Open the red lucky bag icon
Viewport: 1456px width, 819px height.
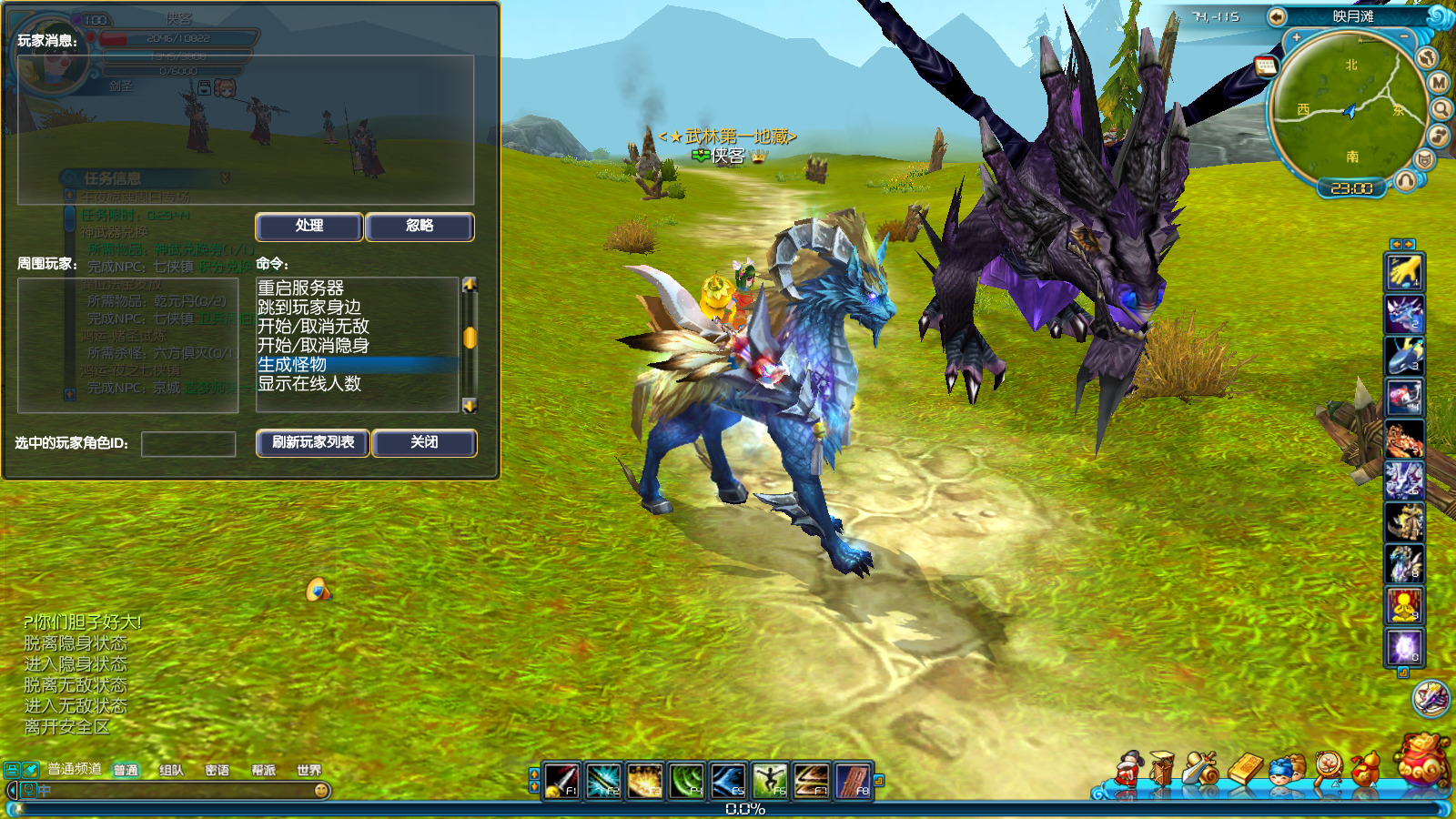(1423, 761)
